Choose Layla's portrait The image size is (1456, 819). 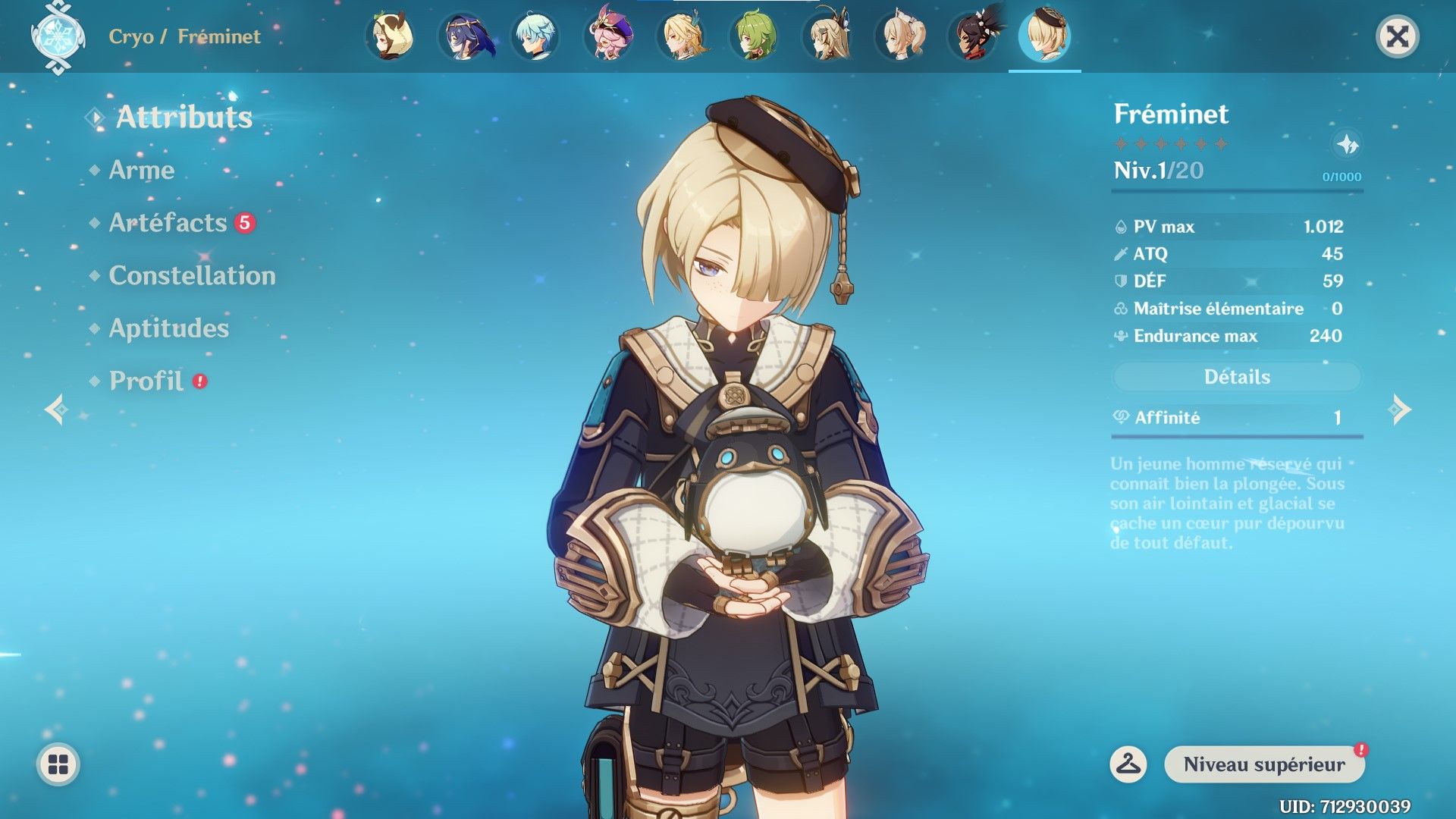pyautogui.click(x=463, y=36)
